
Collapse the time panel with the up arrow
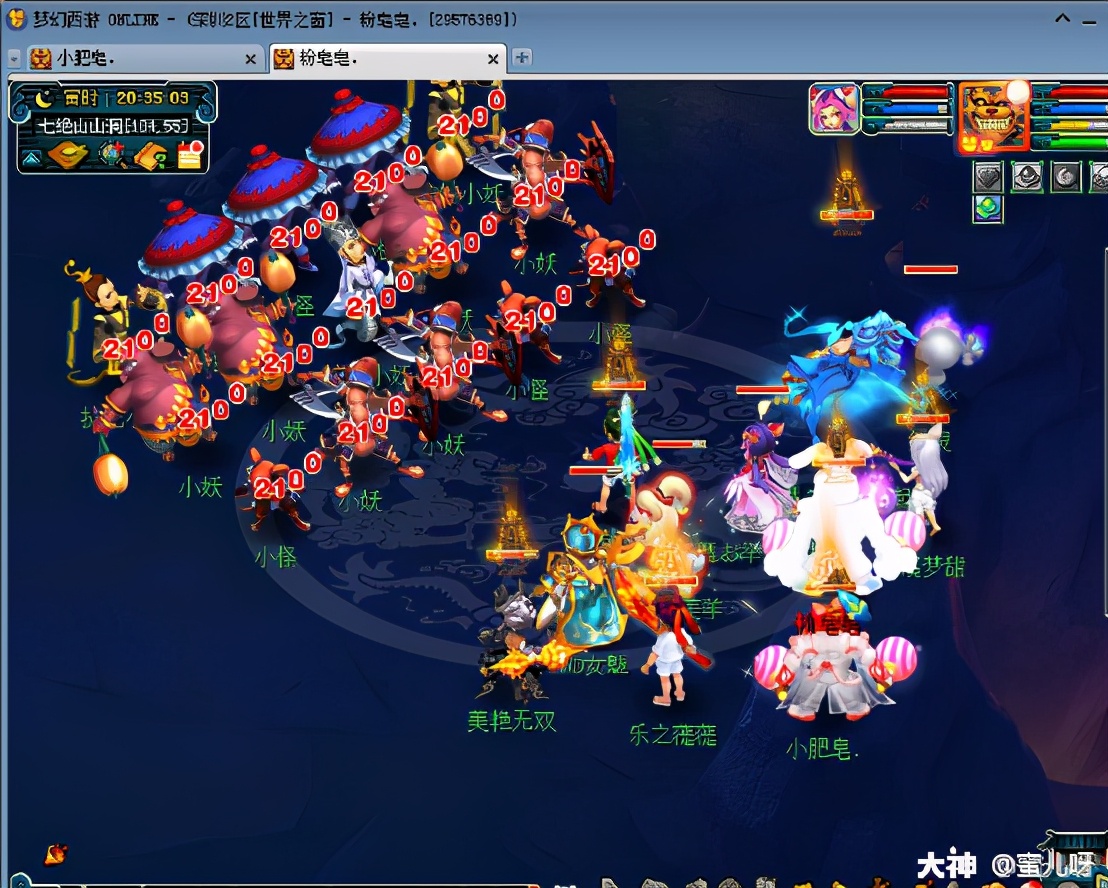click(31, 156)
